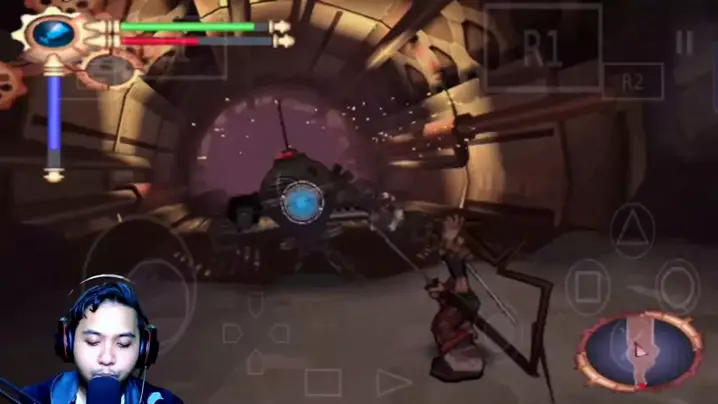Viewport: 718px width, 404px height.
Task: Tap the D-pad up arrow
Action: (x=256, y=305)
